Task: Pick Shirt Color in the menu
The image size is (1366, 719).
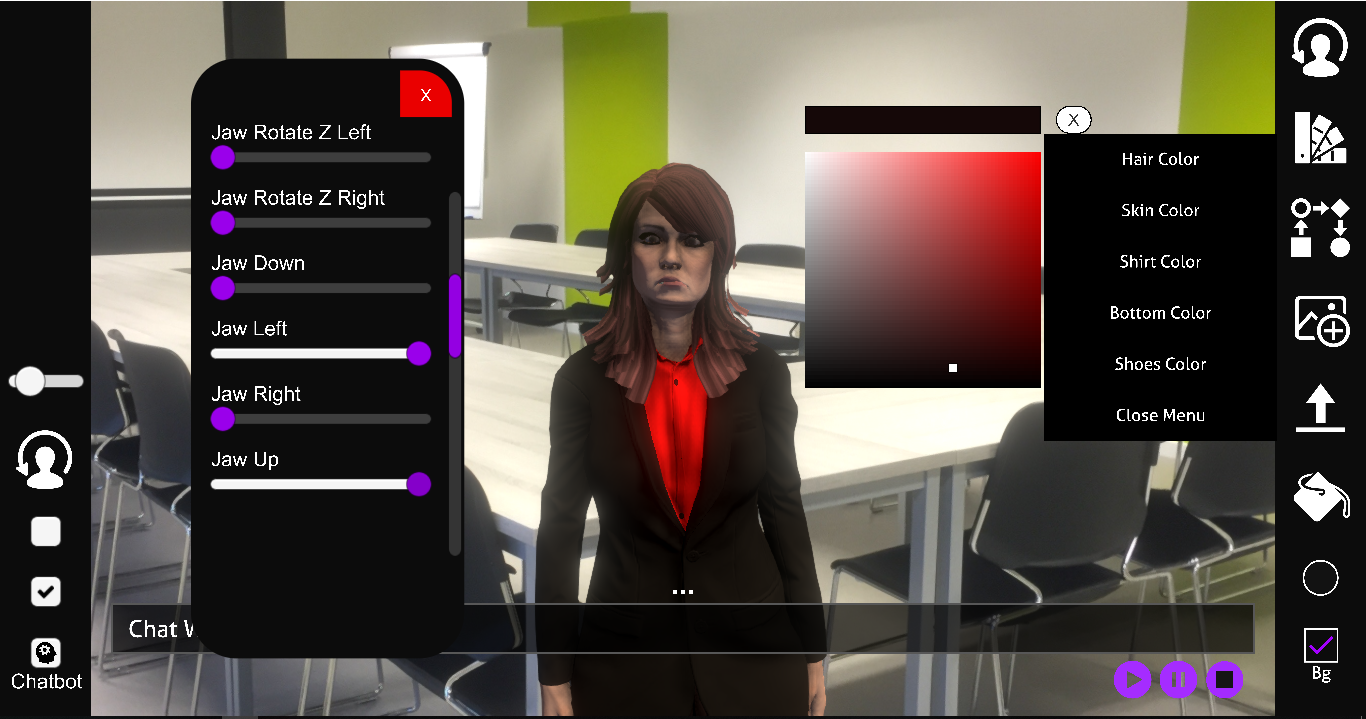Action: click(x=1159, y=262)
